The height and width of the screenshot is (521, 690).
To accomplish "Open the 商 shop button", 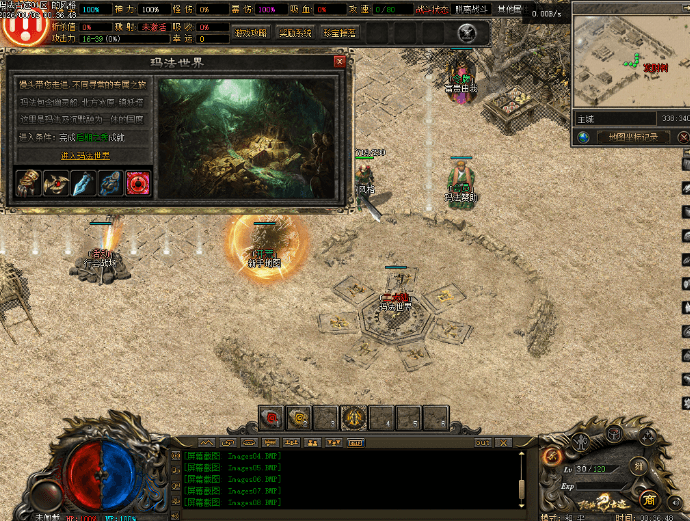I will (649, 500).
